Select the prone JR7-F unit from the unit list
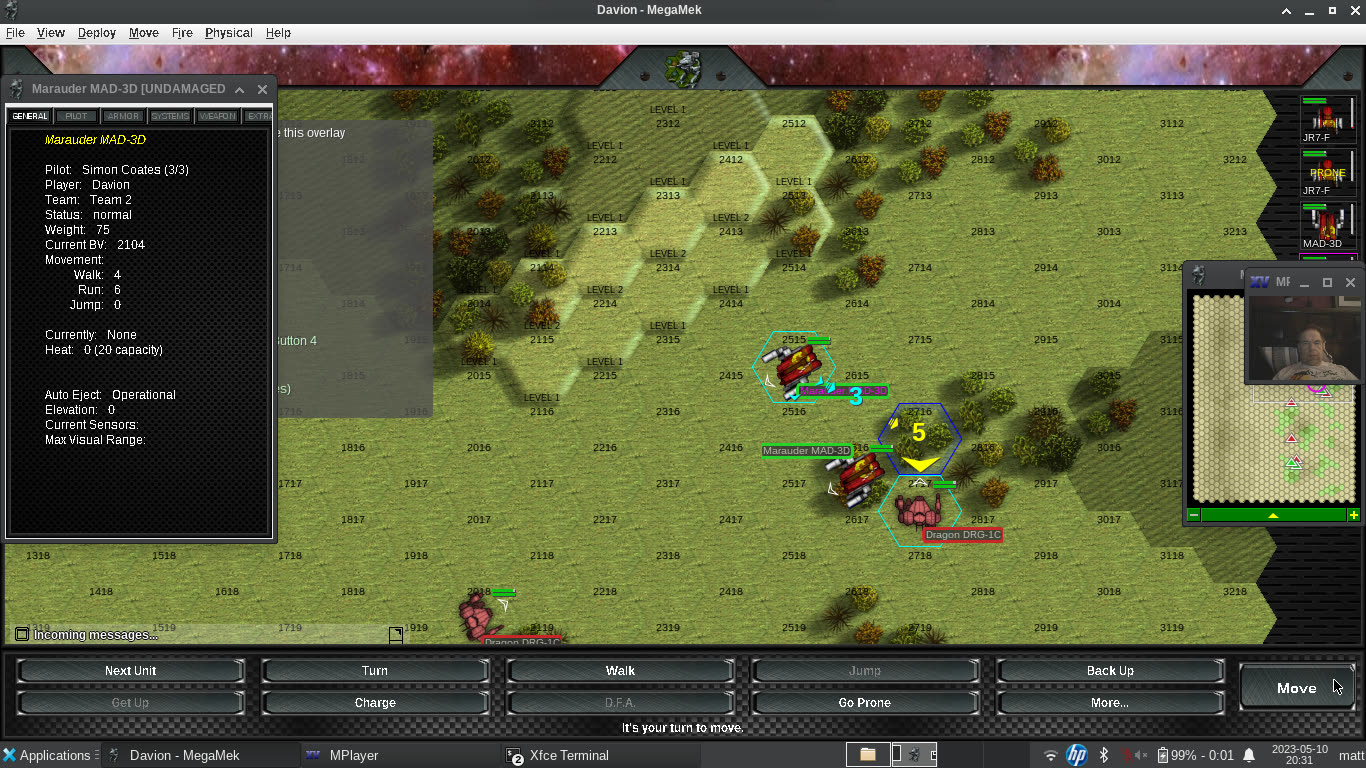 click(x=1327, y=172)
